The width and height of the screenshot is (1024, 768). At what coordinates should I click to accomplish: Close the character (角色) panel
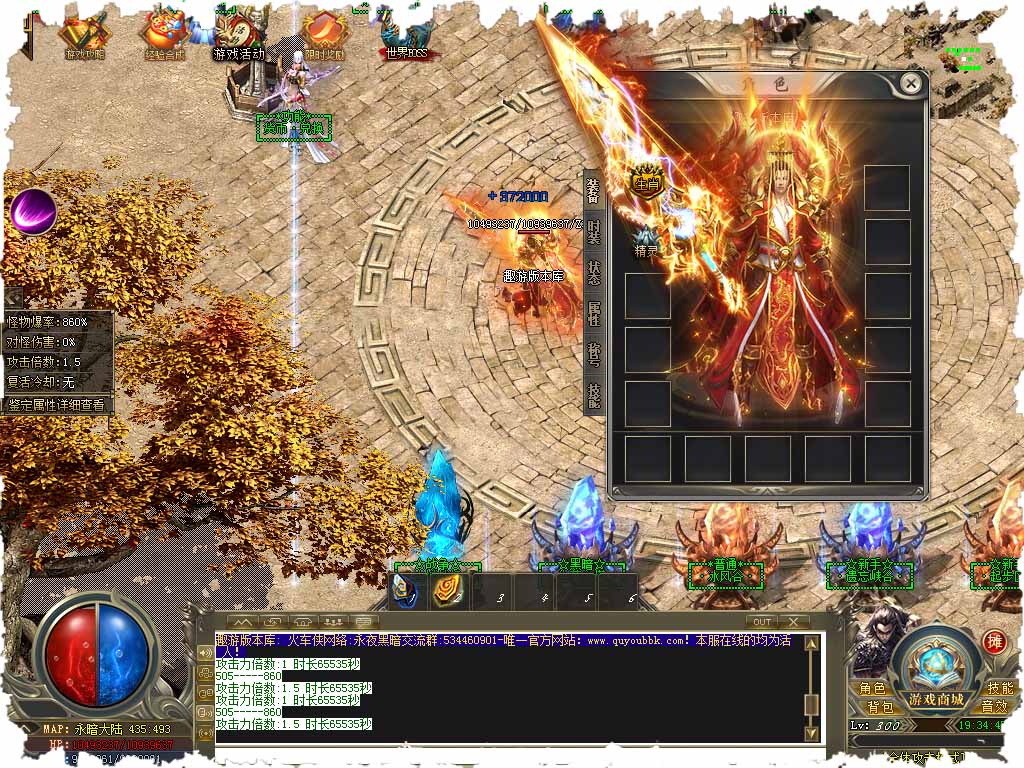[x=910, y=84]
